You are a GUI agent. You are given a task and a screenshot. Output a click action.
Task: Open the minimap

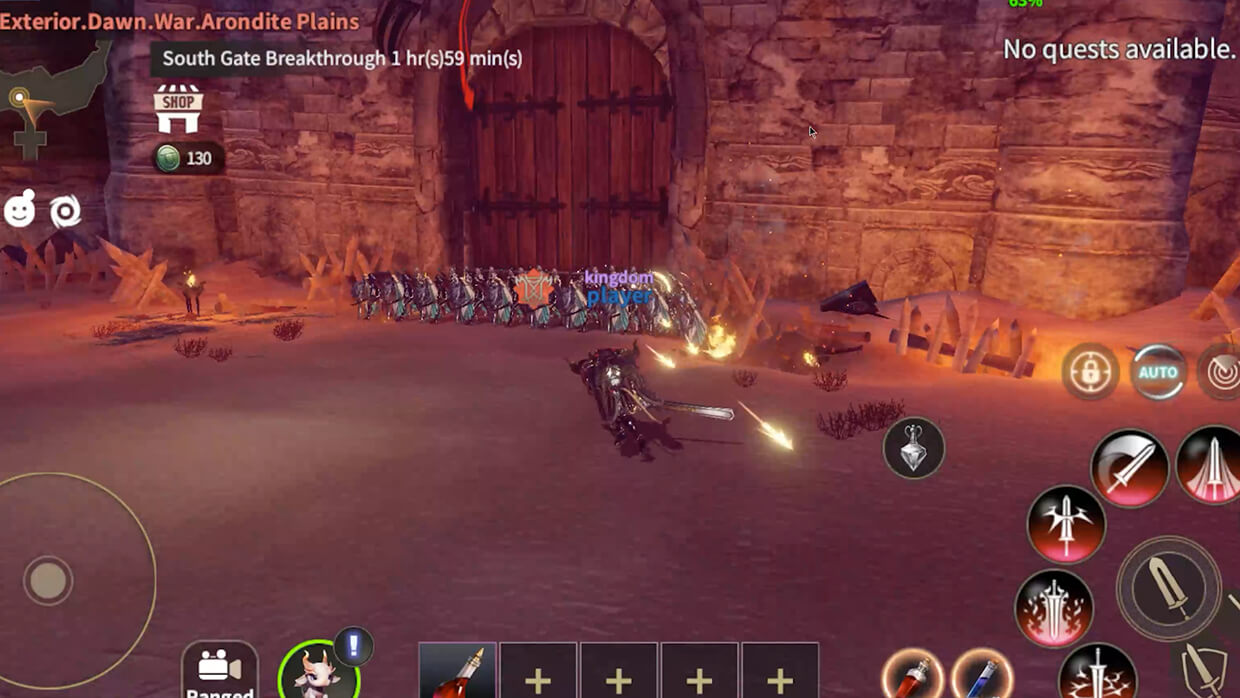pos(52,95)
